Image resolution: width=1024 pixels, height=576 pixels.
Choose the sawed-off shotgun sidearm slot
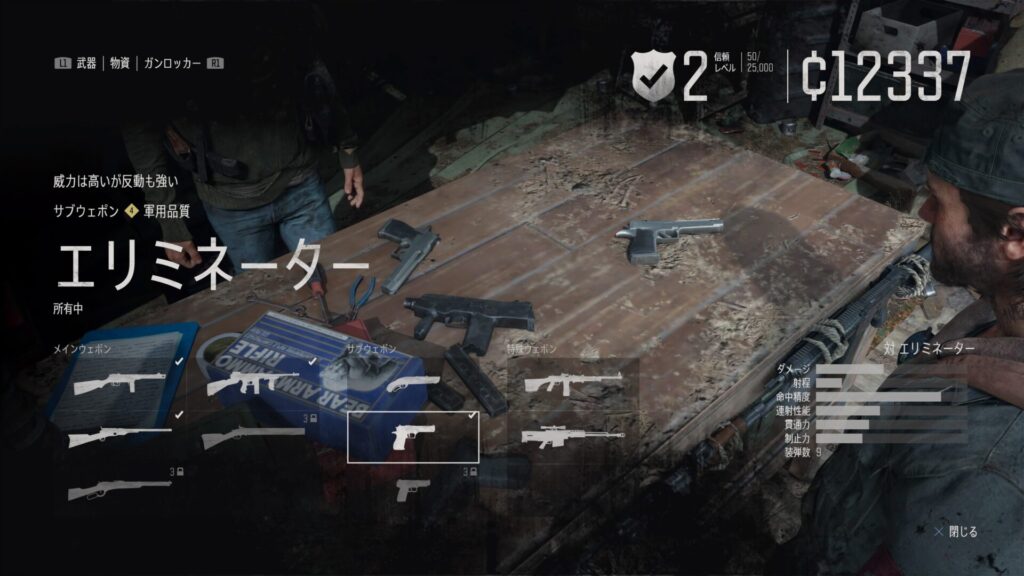(x=412, y=383)
